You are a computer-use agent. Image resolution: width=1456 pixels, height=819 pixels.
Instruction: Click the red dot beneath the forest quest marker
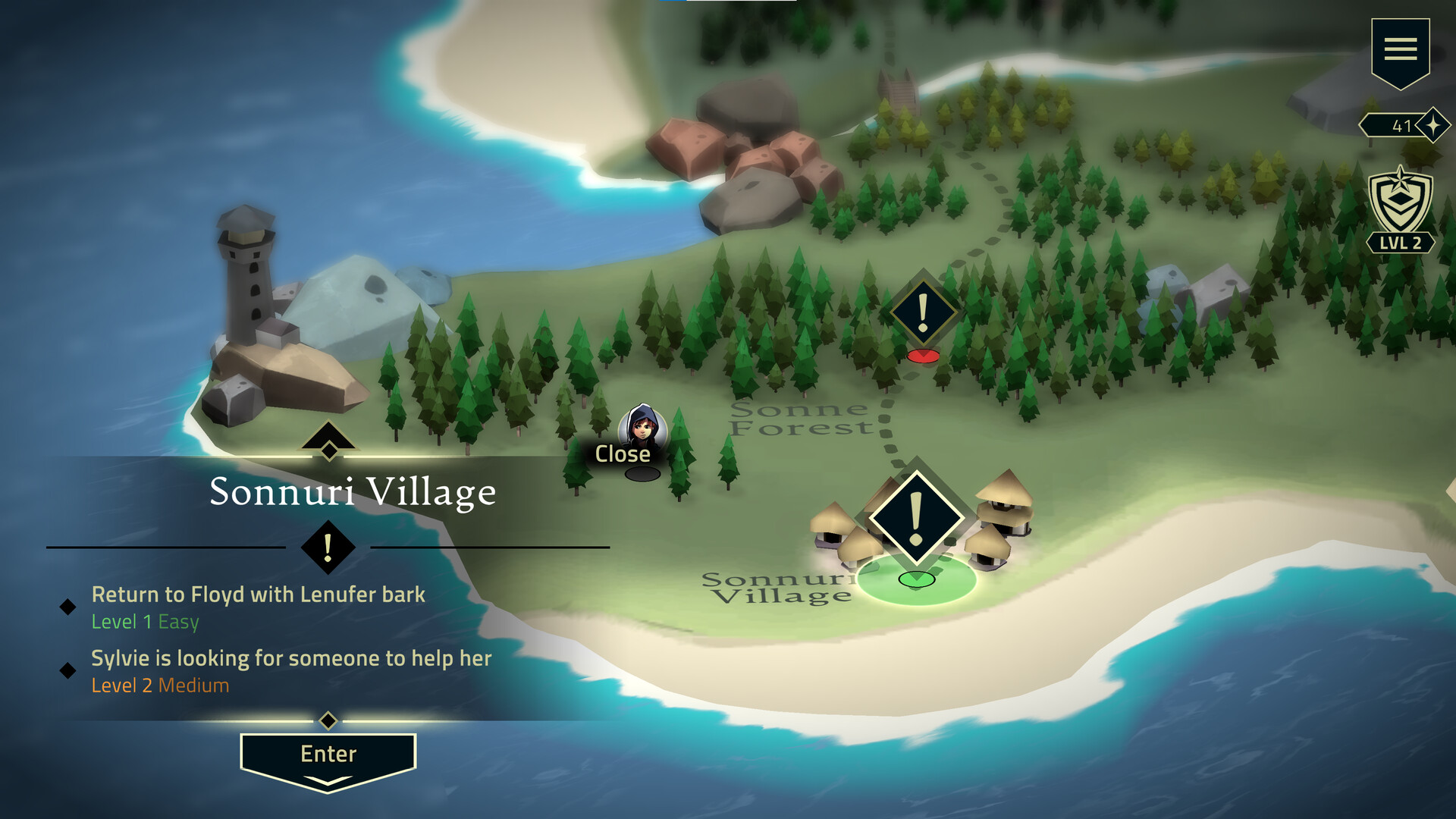tap(924, 355)
